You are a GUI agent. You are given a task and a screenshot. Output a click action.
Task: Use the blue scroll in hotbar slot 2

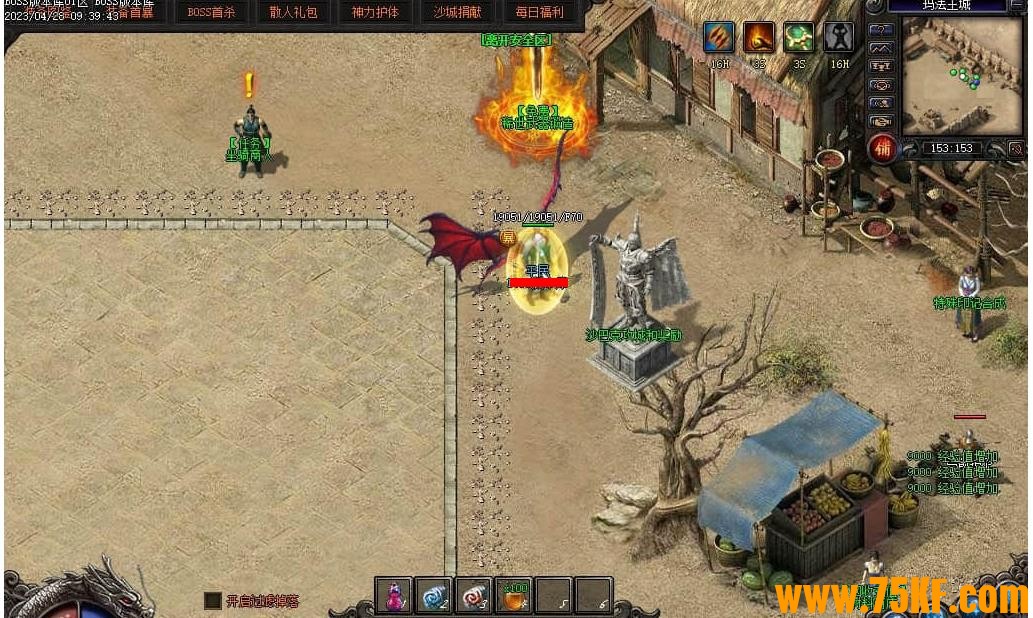pyautogui.click(x=434, y=596)
